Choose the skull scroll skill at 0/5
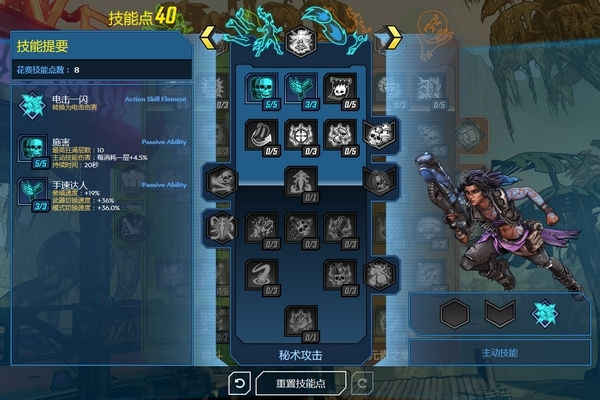Image resolution: width=600 pixels, height=400 pixels. [x=339, y=89]
